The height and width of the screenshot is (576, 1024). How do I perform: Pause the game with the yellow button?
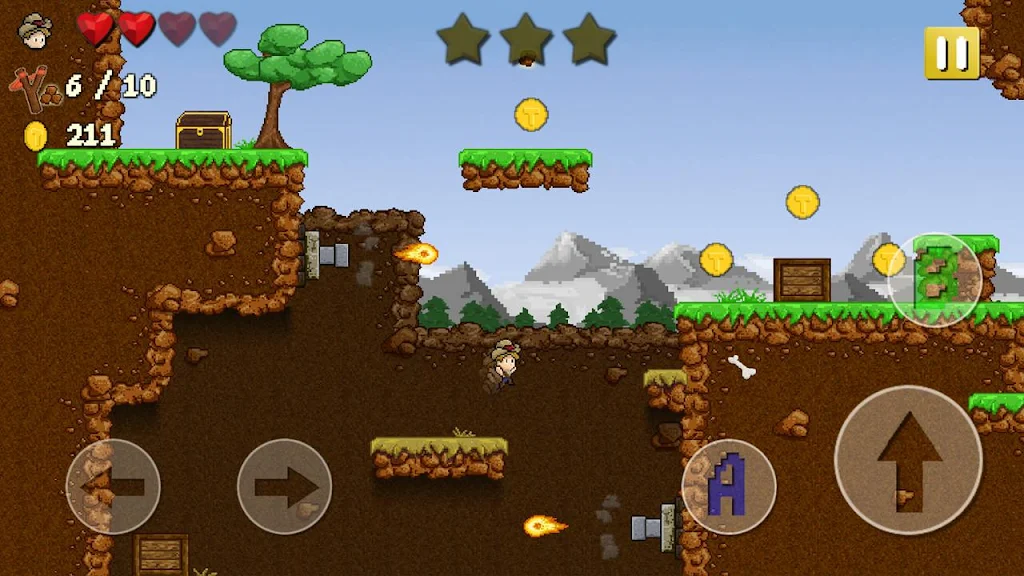(x=951, y=52)
